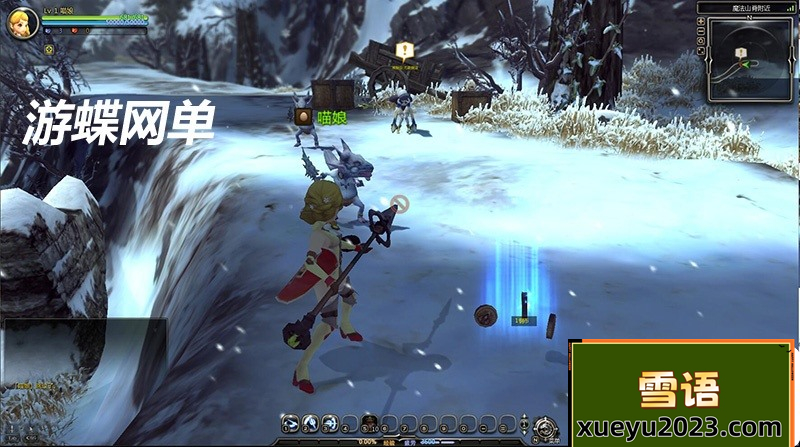Select the quest marker on the minimap
The width and height of the screenshot is (800, 447).
click(741, 52)
